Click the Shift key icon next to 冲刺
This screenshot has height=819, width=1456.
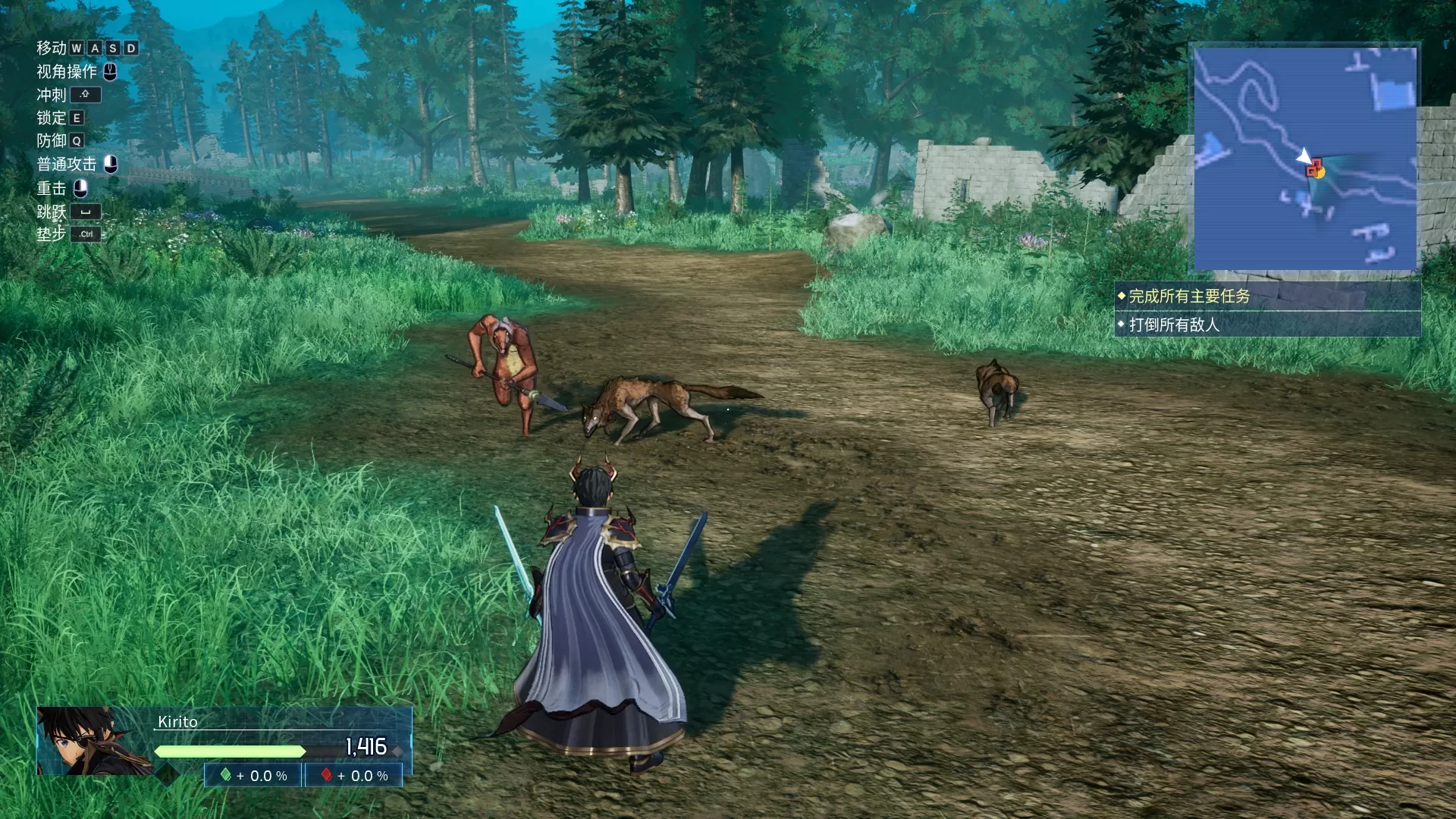point(85,95)
